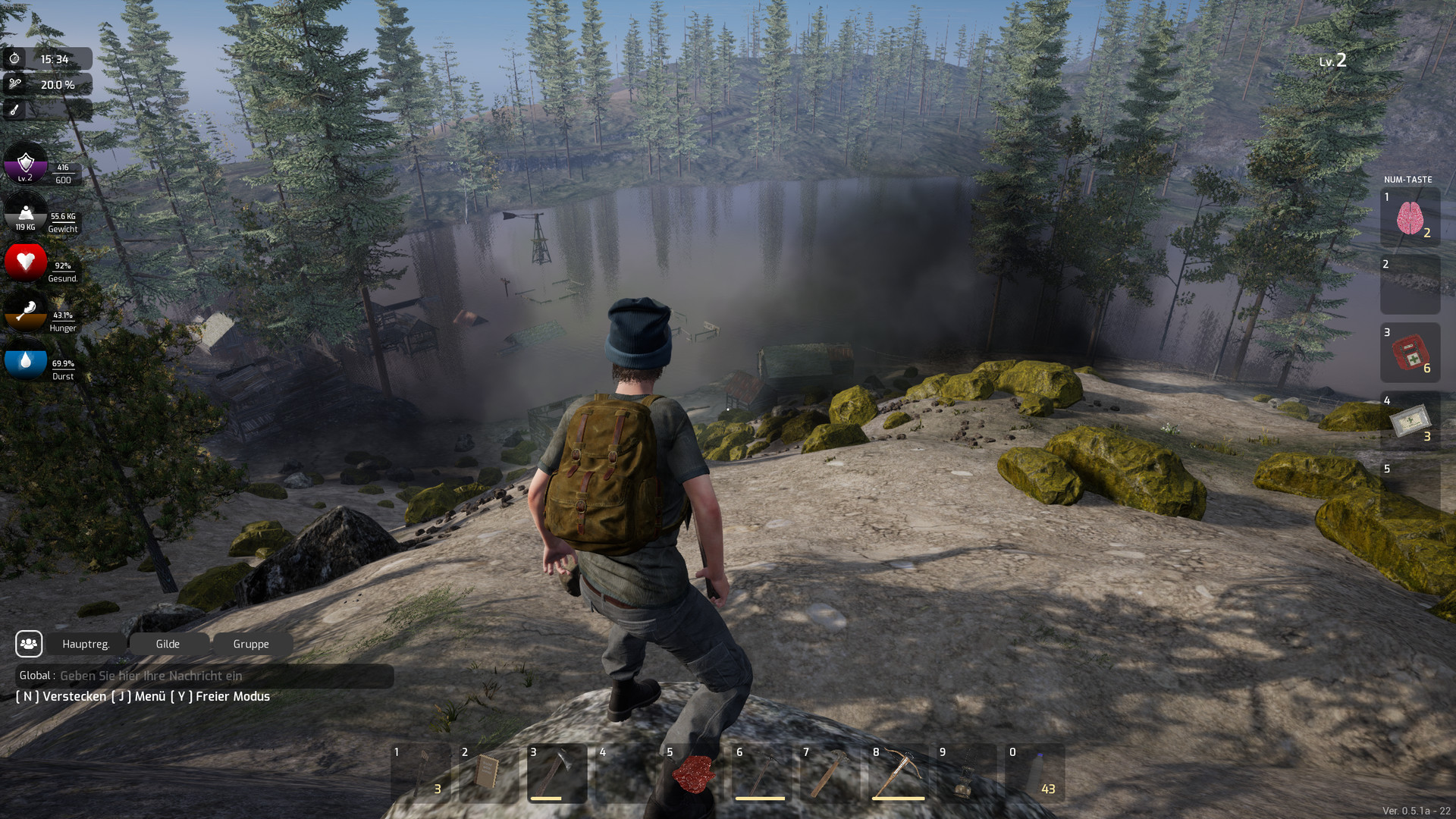
Task: Click the chat players icon near Hauptreg.
Action: click(x=29, y=644)
